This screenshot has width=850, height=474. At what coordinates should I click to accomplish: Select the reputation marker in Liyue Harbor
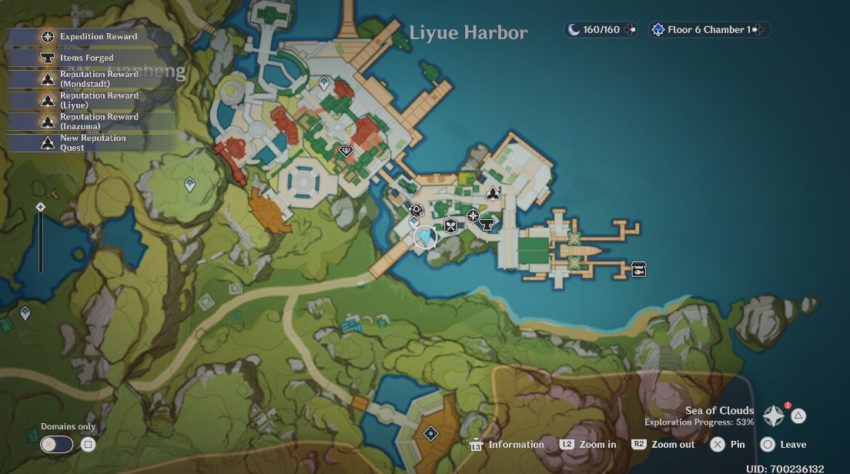[x=492, y=194]
